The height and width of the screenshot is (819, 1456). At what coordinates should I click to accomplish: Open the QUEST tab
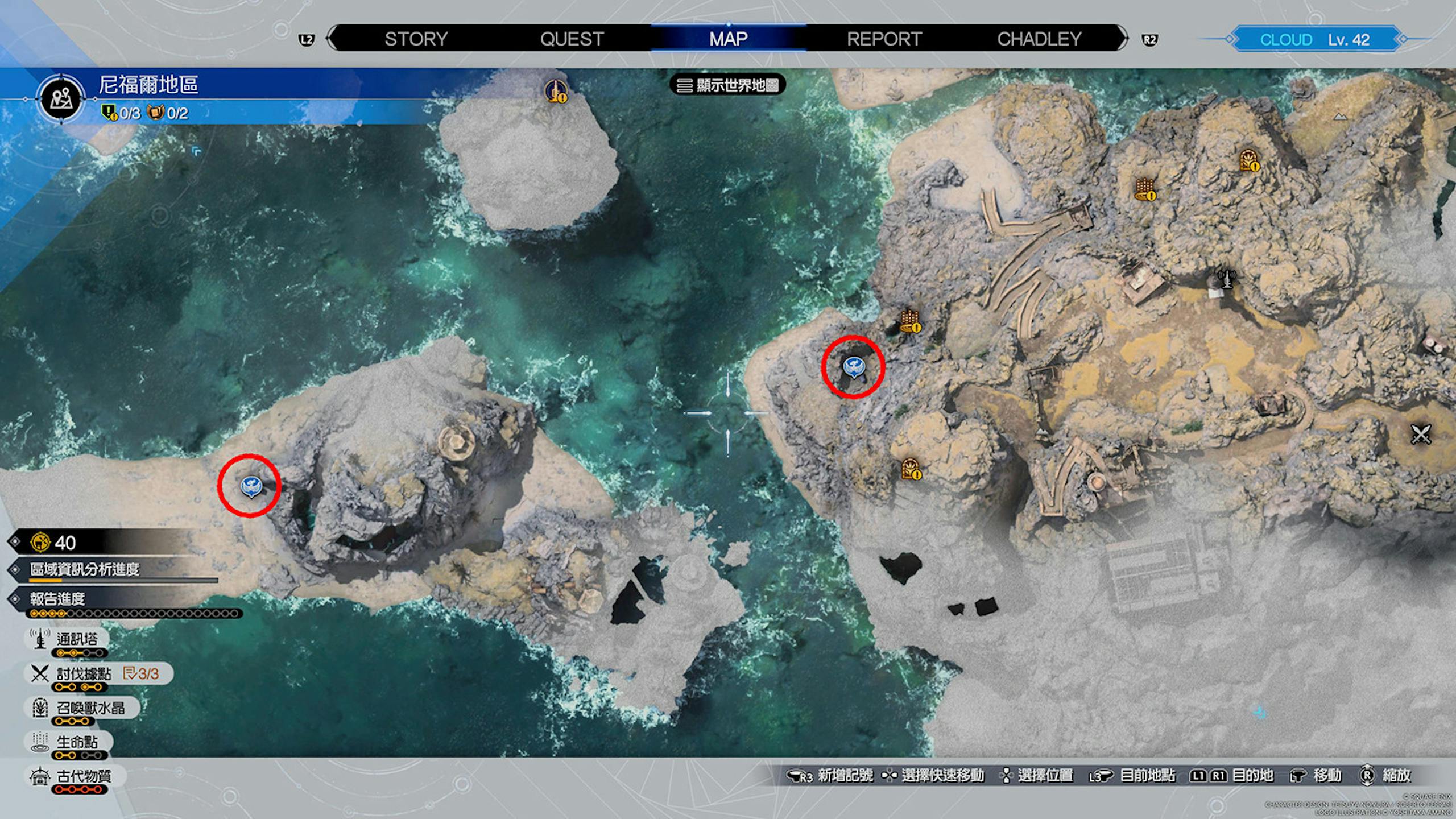pyautogui.click(x=572, y=39)
